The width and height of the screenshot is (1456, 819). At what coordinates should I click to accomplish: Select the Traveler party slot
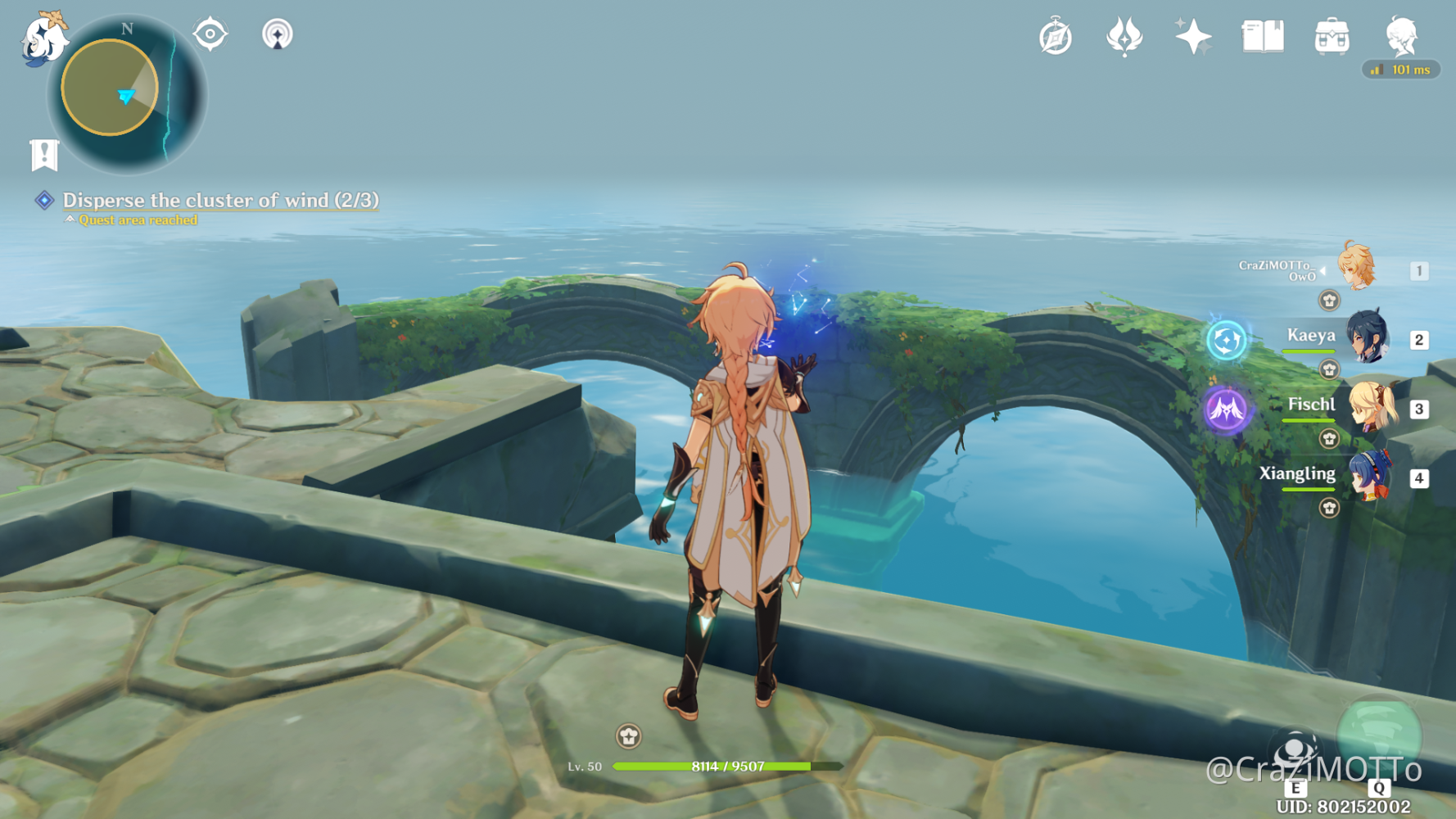pyautogui.click(x=1356, y=267)
